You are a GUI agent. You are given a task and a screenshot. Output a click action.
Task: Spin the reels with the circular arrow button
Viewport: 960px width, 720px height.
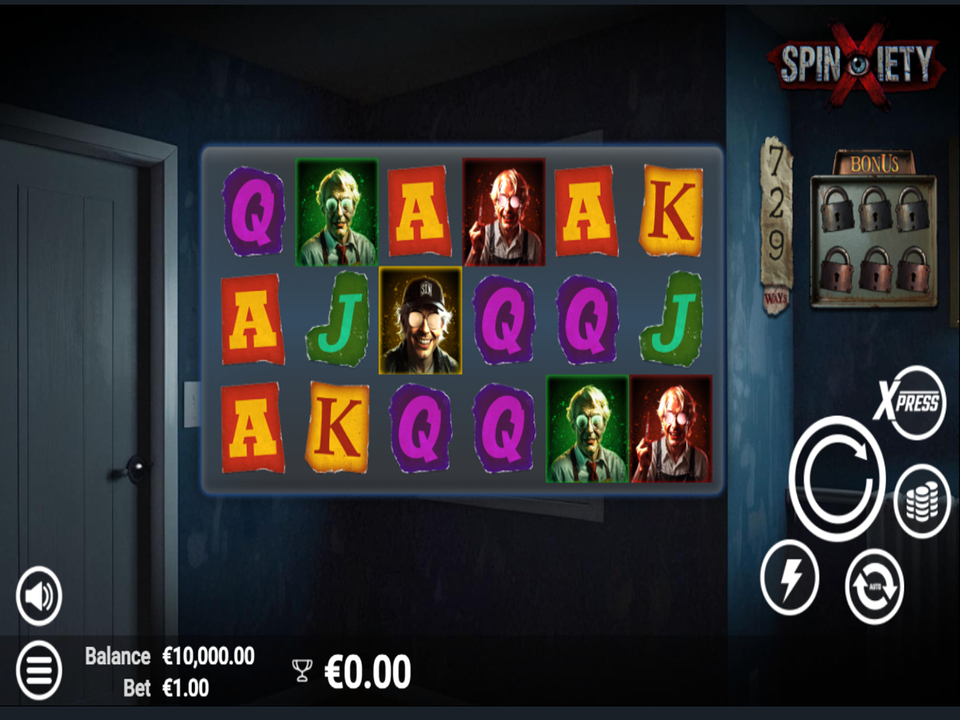837,477
